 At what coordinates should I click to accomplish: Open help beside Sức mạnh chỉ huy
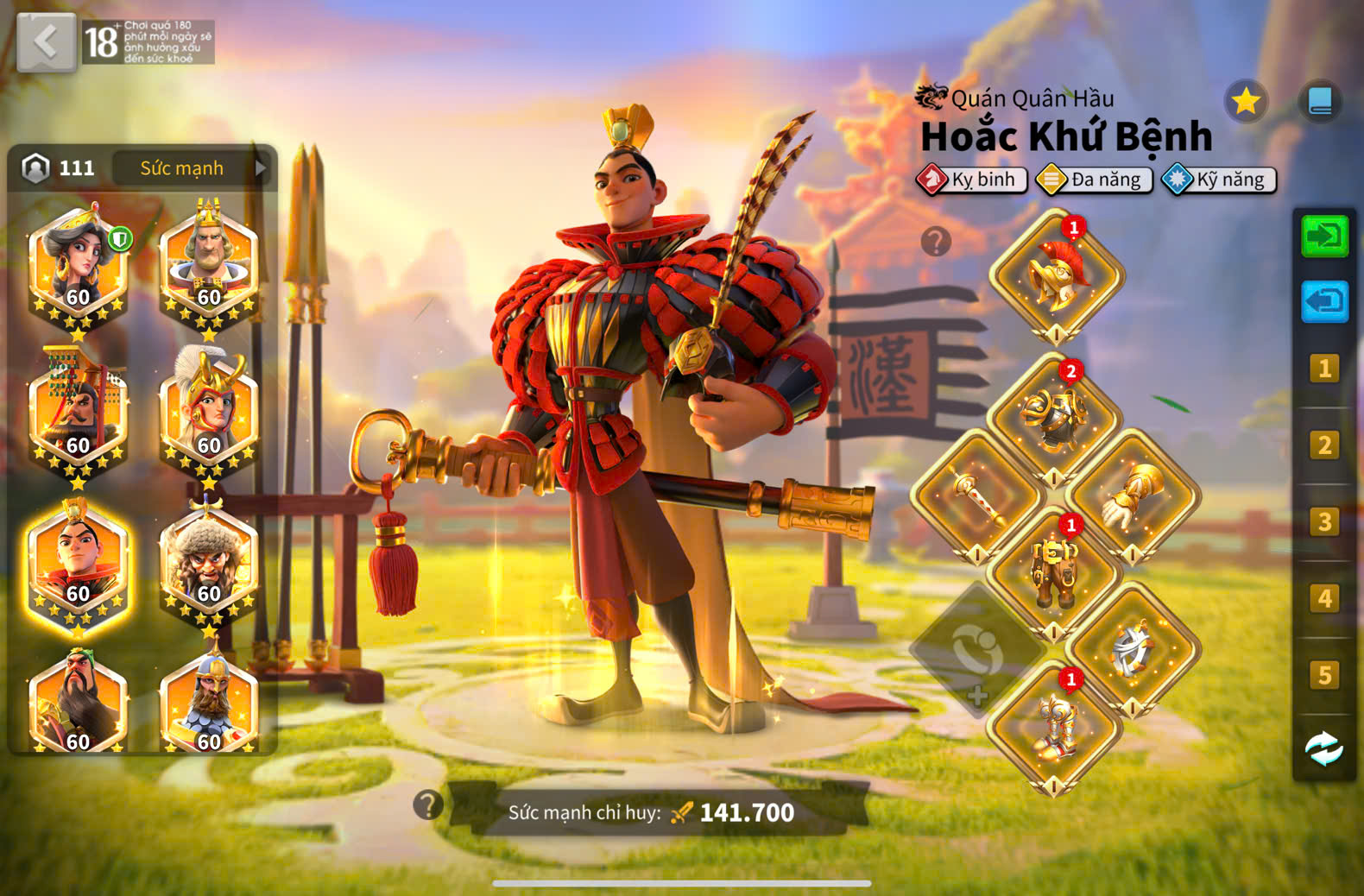click(428, 805)
